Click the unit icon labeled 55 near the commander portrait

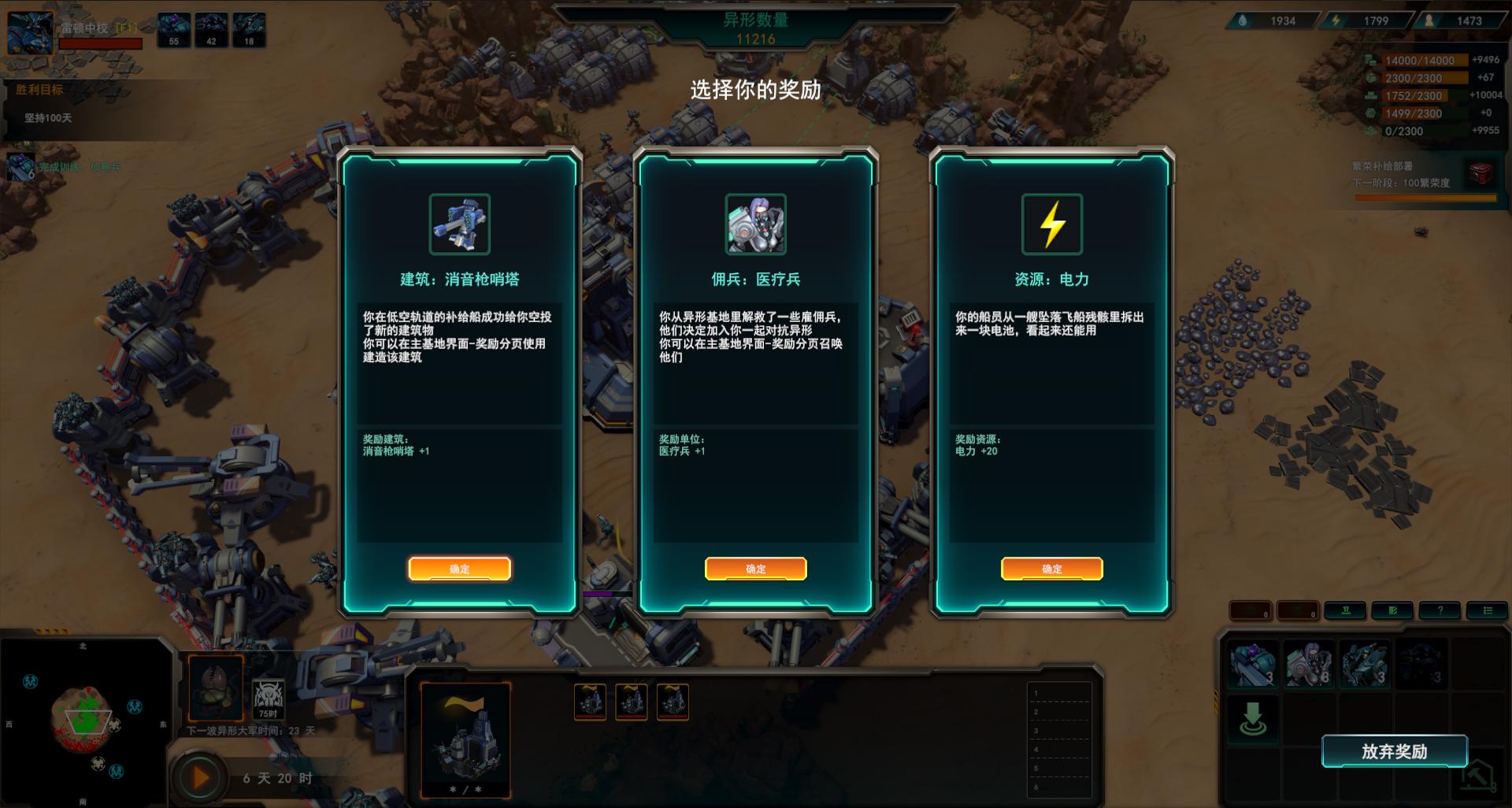(x=173, y=30)
